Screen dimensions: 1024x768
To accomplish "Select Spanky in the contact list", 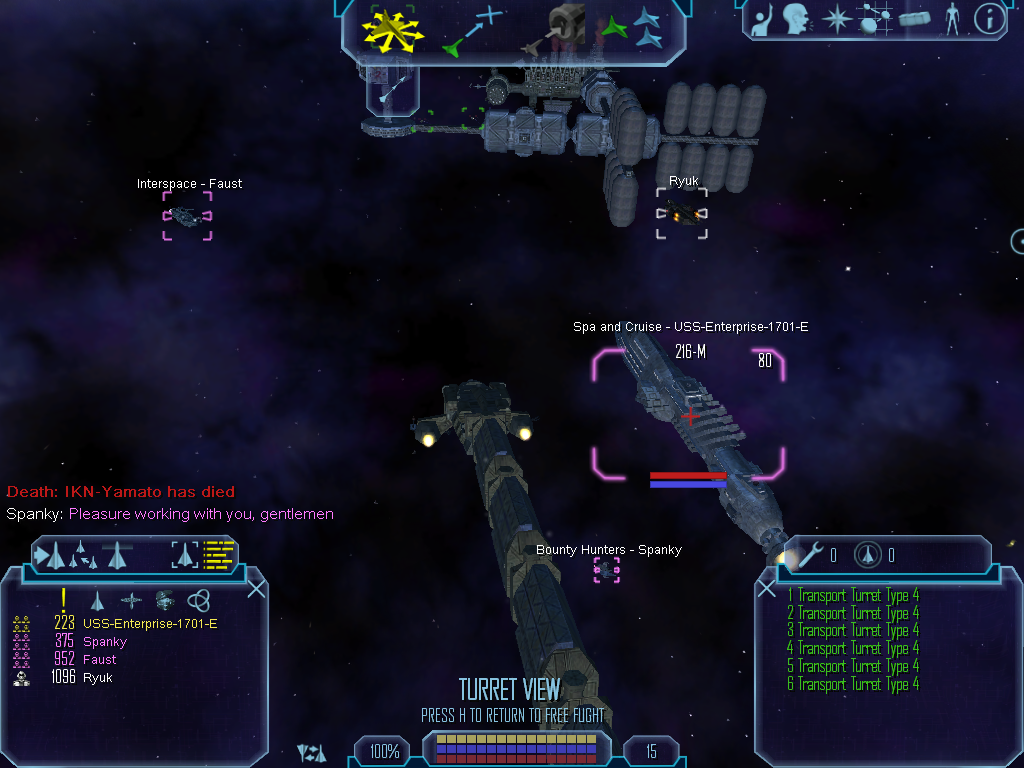I will pos(104,642).
